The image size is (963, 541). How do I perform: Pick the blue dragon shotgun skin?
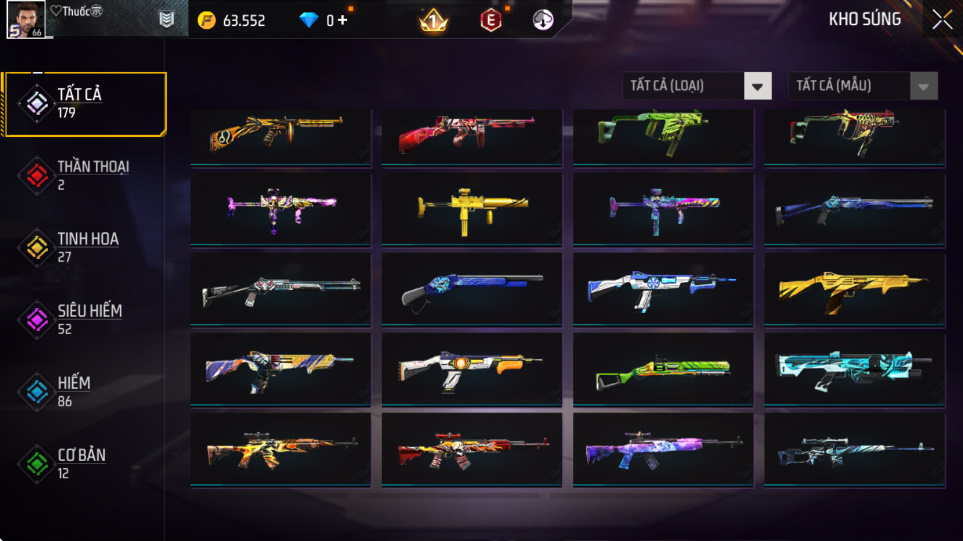pyautogui.click(x=467, y=289)
